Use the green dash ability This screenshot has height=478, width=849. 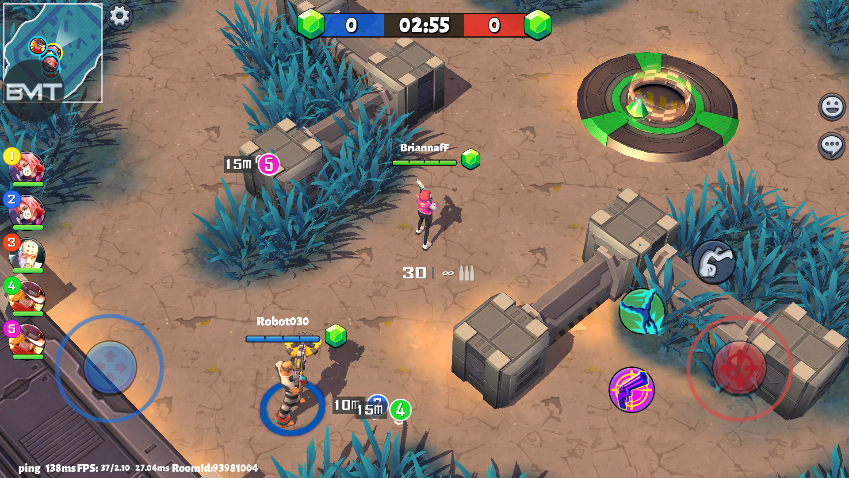641,311
